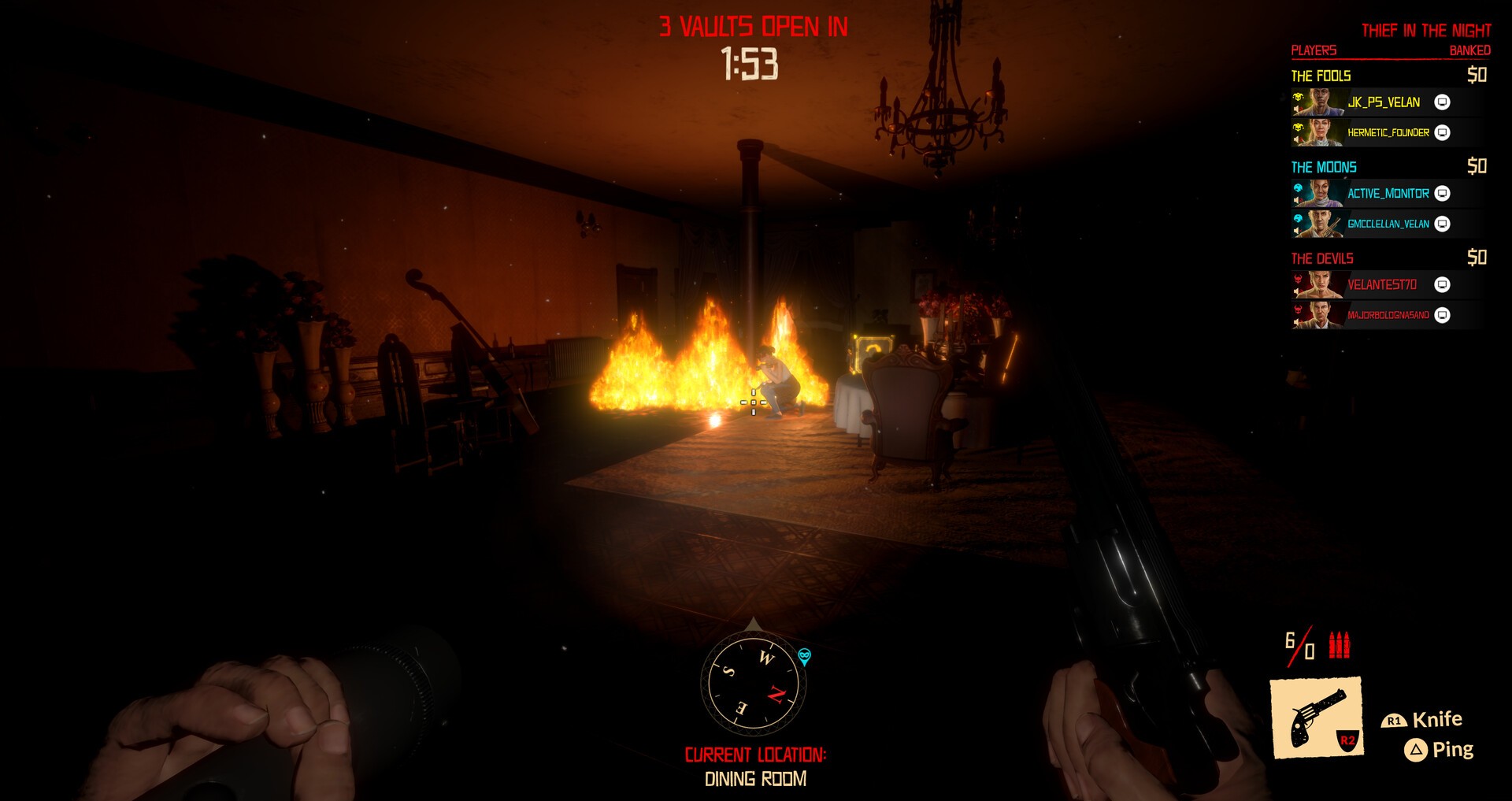The image size is (1512, 801).
Task: Select player HERMETIC_FOUNDER in the list
Action: [x=1388, y=132]
